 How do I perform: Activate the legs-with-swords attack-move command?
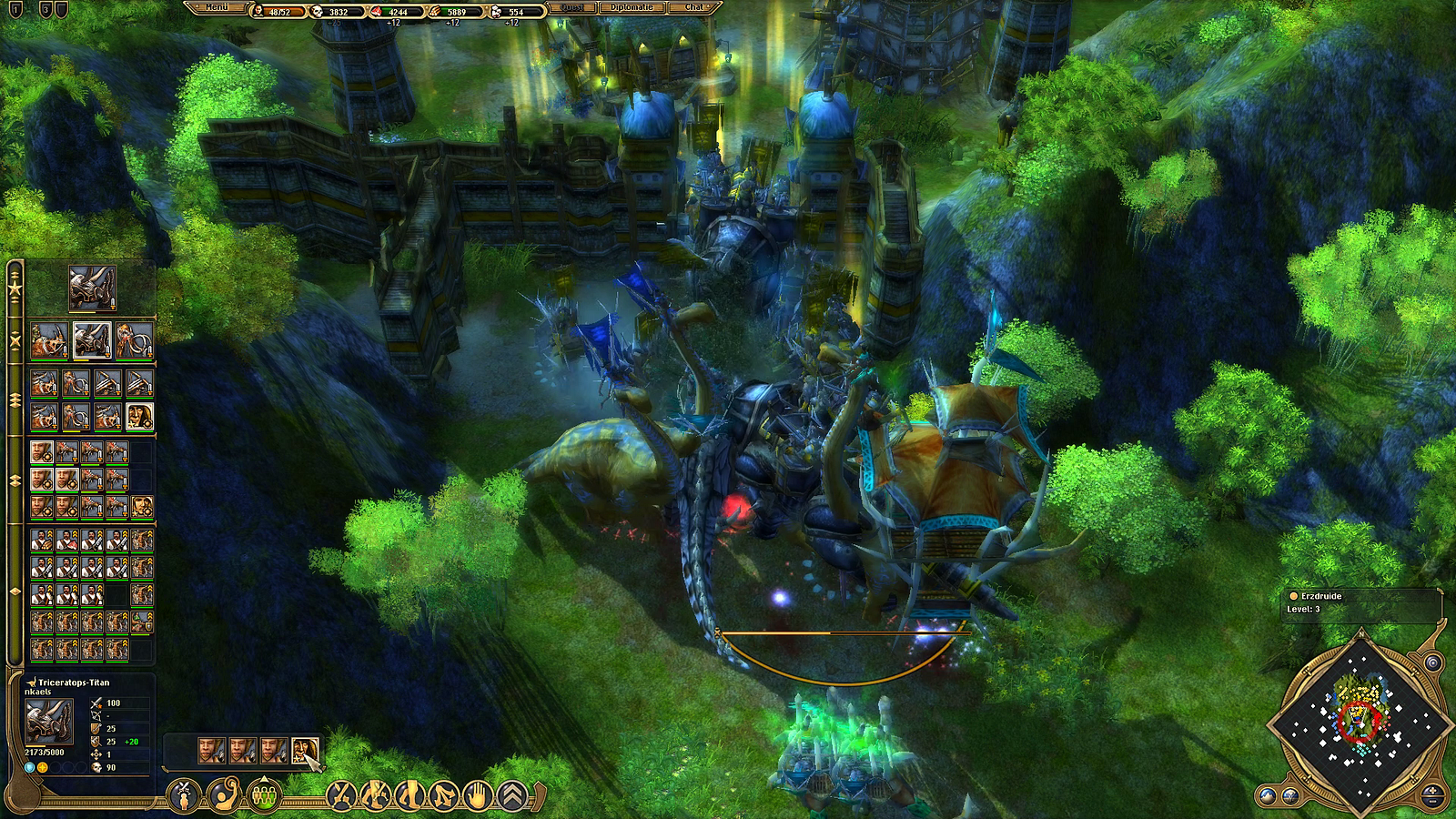376,796
